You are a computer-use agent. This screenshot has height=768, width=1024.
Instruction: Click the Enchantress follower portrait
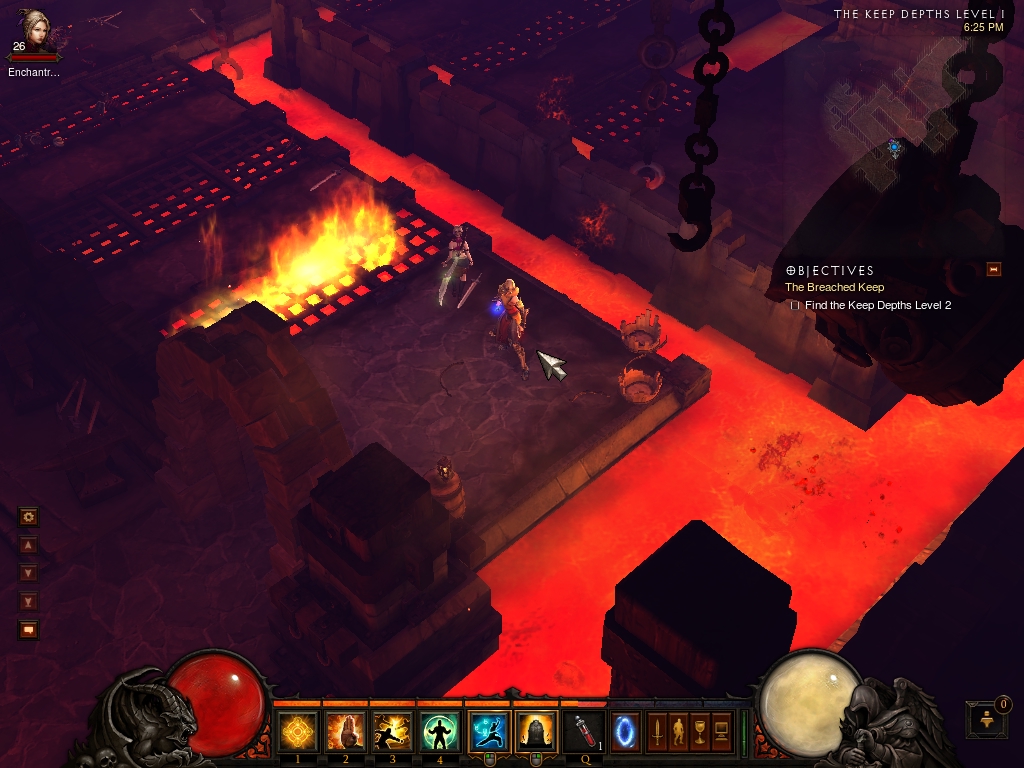[34, 32]
